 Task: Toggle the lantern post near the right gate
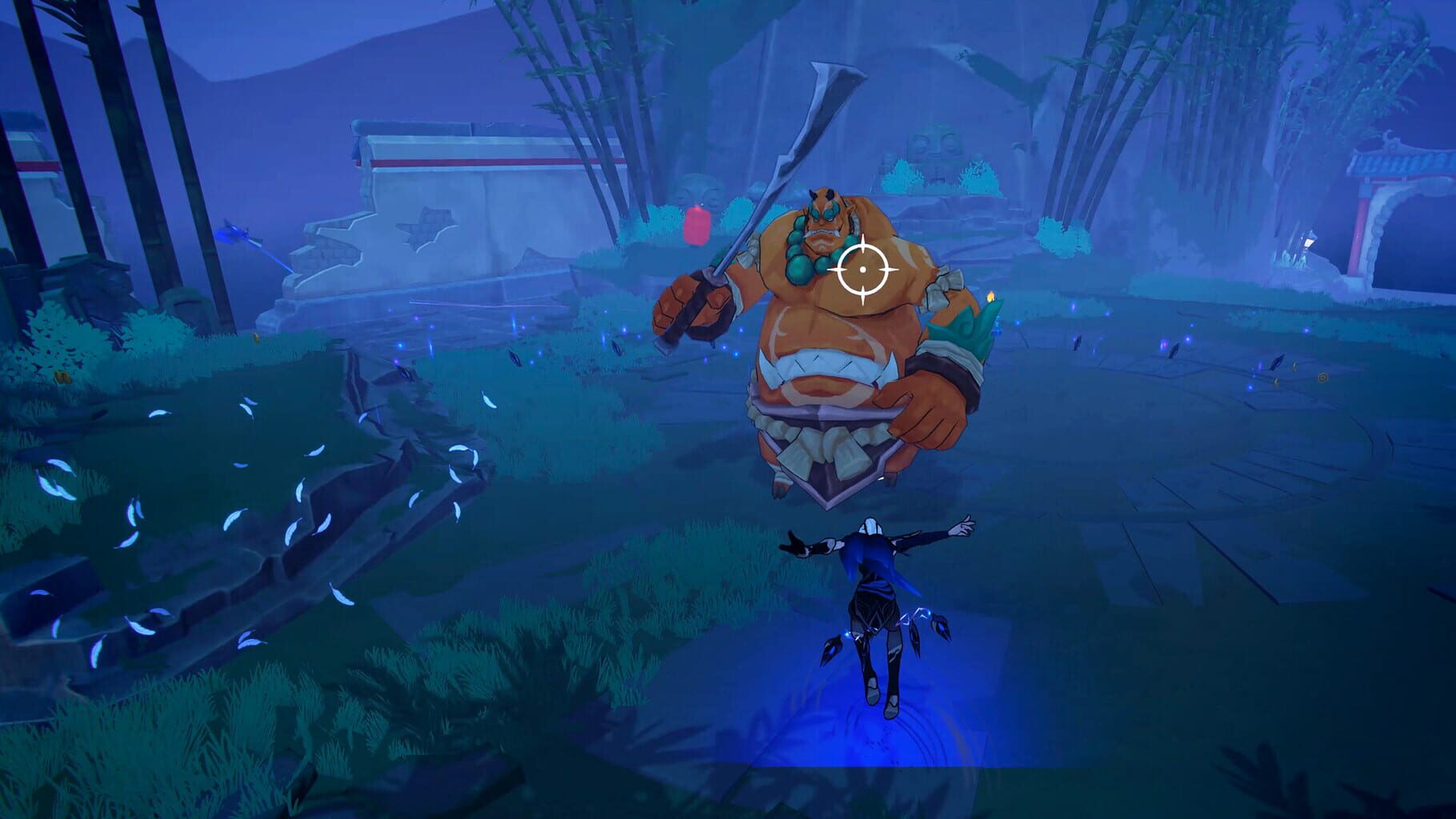pyautogui.click(x=1307, y=242)
